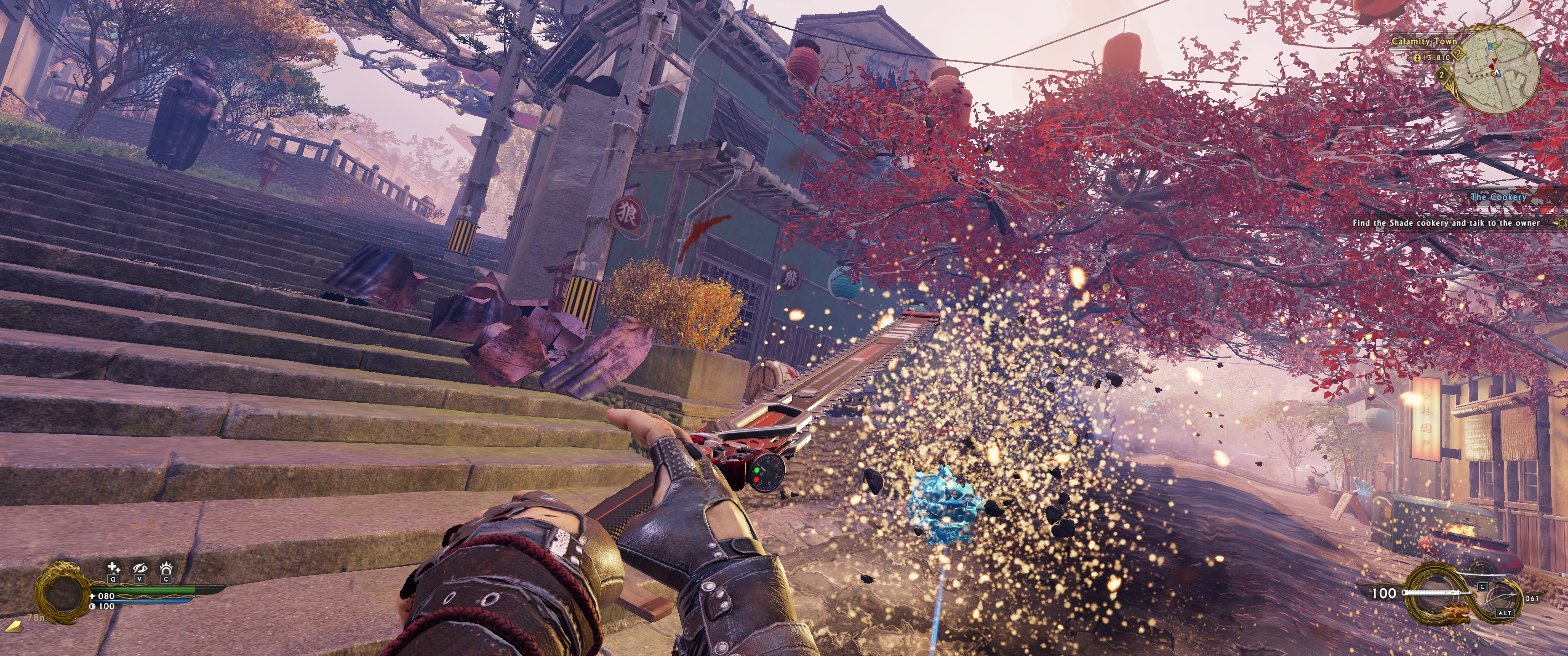The width and height of the screenshot is (1568, 656).
Task: Click the question mark diamond by minimap
Action: (1458, 54)
